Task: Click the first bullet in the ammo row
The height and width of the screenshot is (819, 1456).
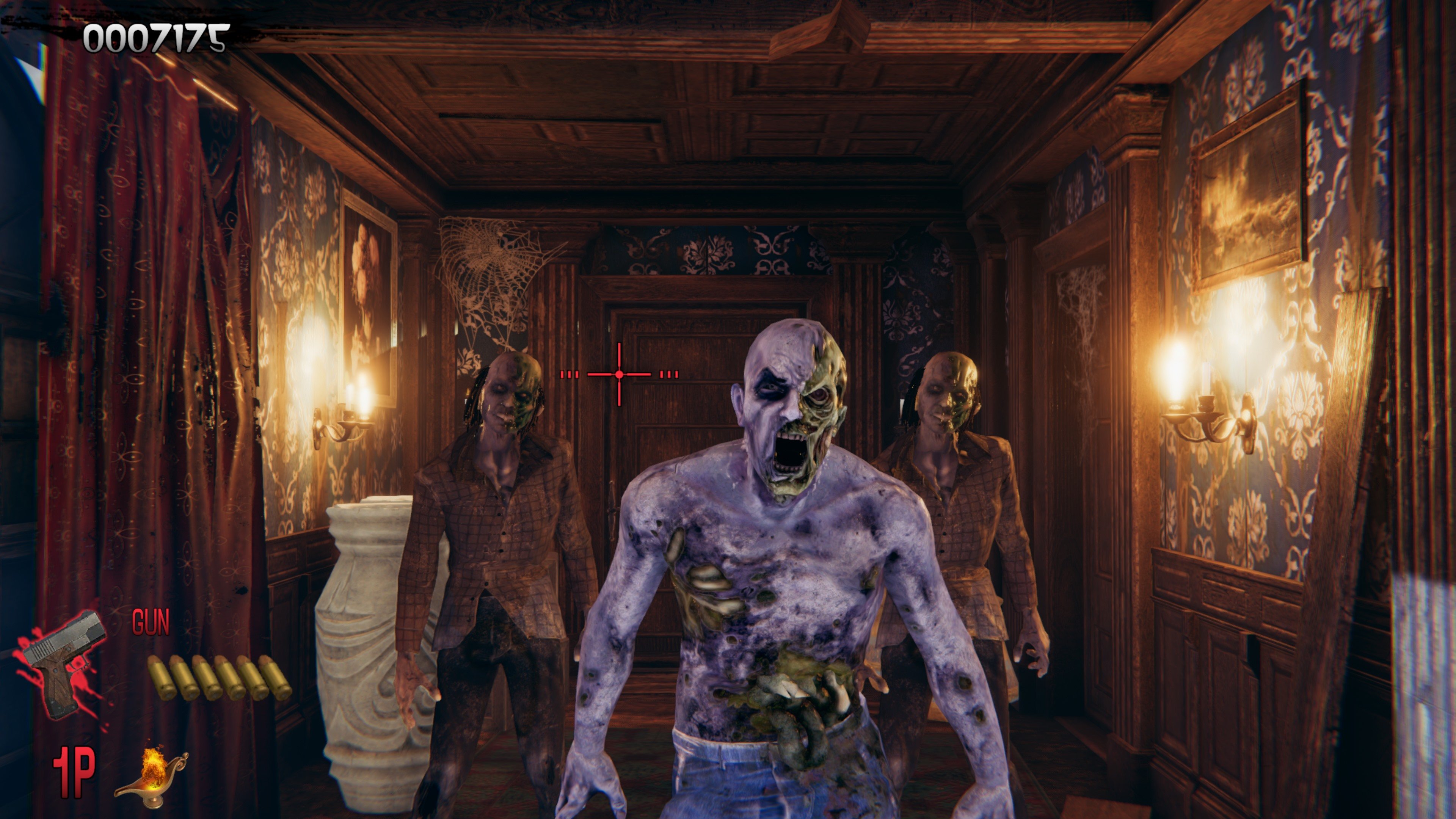Action: [160, 679]
